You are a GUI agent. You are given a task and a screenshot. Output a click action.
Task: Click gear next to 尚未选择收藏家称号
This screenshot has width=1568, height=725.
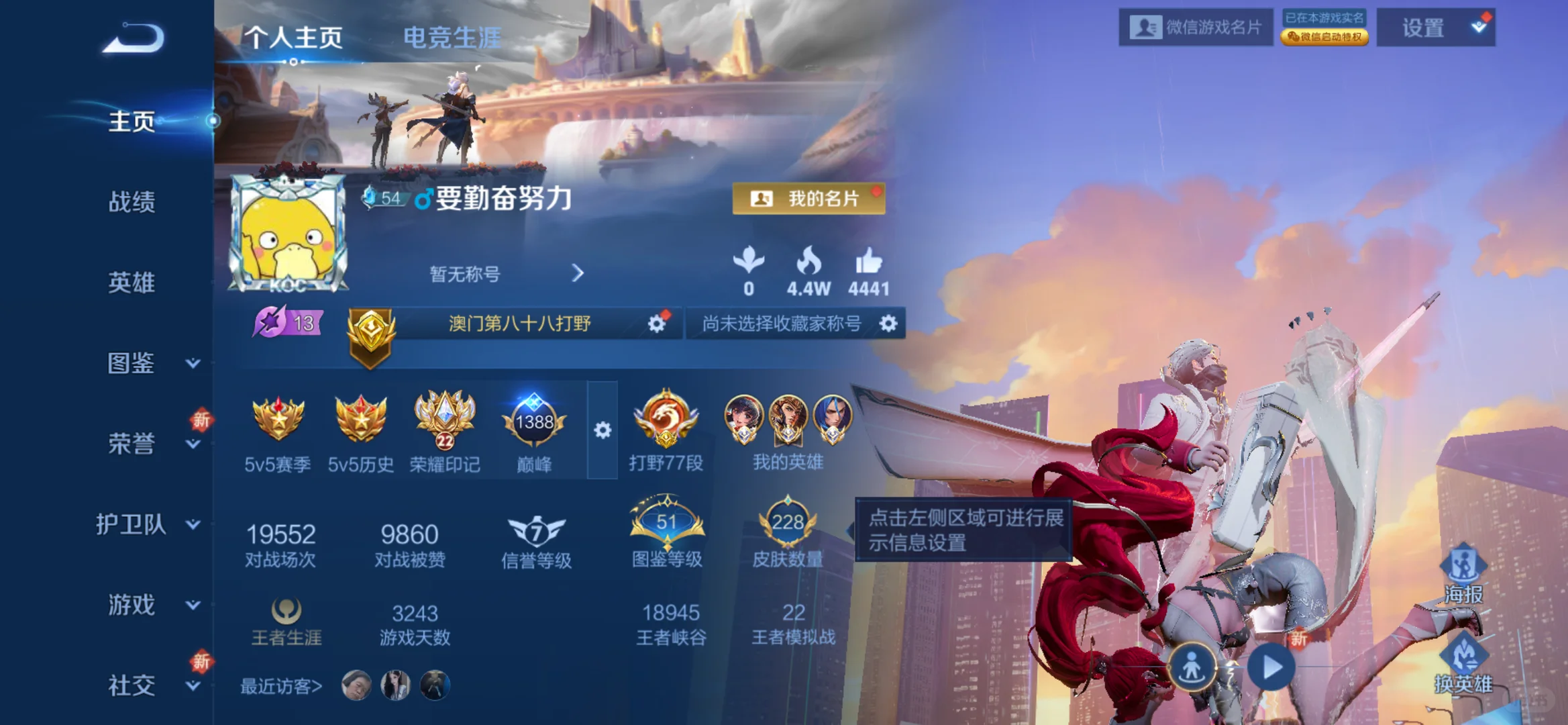tap(889, 324)
